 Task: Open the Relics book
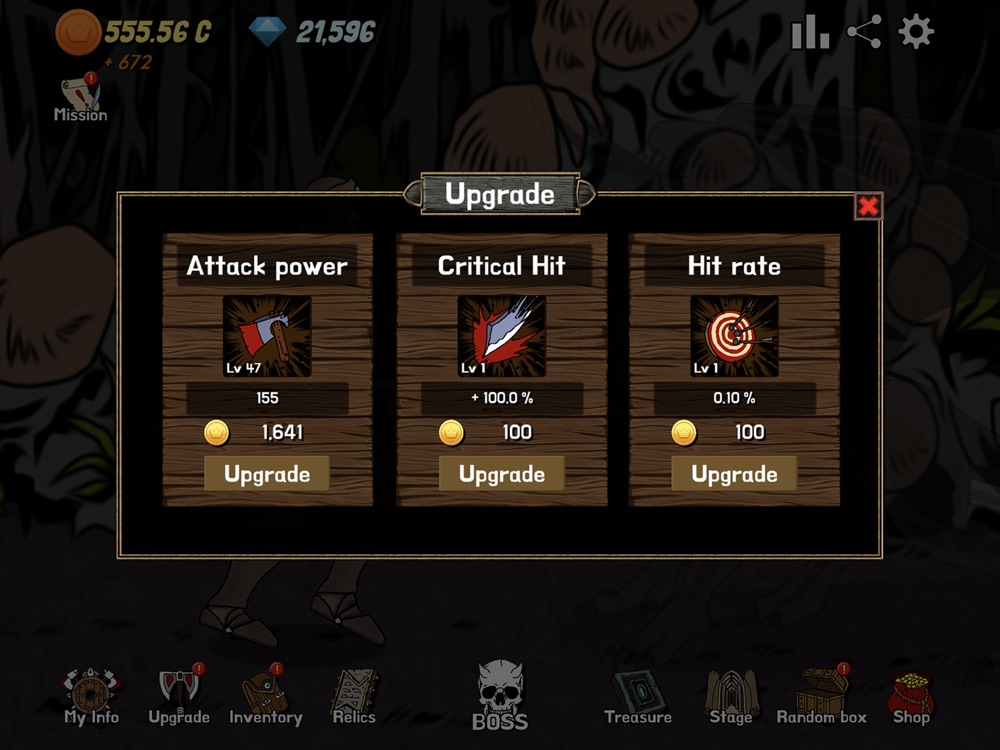coord(354,697)
